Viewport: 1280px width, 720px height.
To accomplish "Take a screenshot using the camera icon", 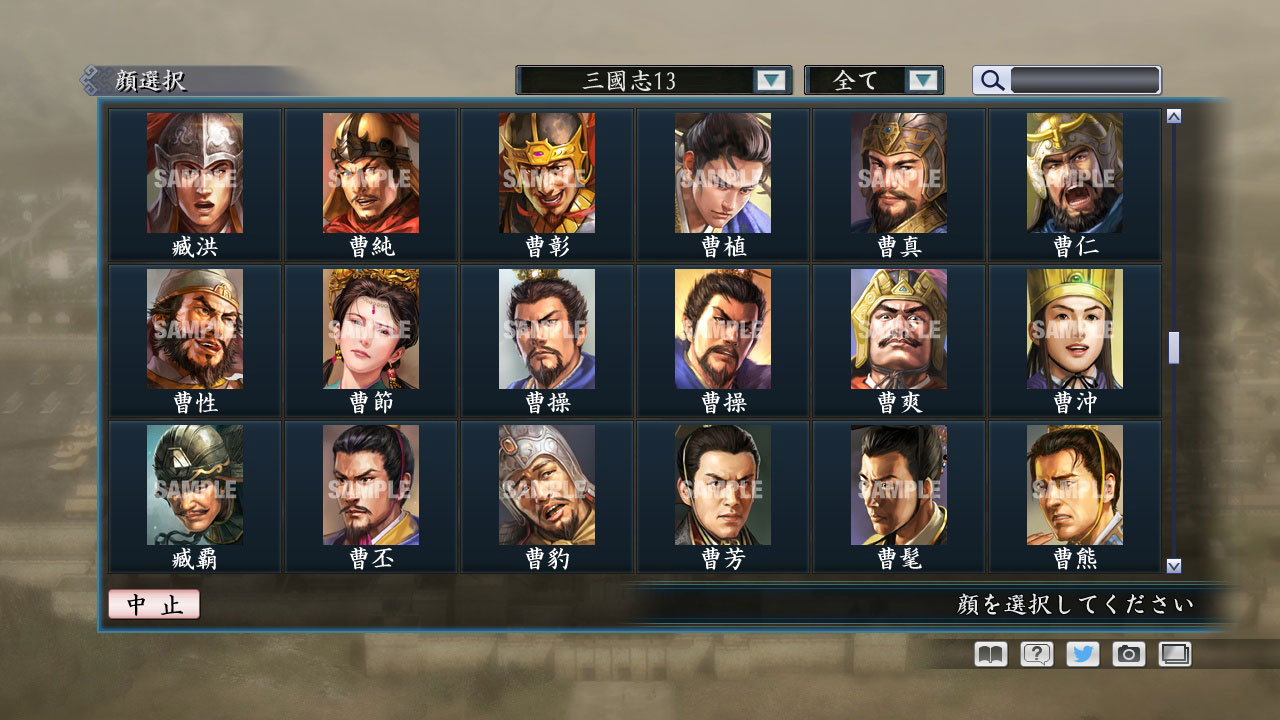I will click(x=1128, y=654).
